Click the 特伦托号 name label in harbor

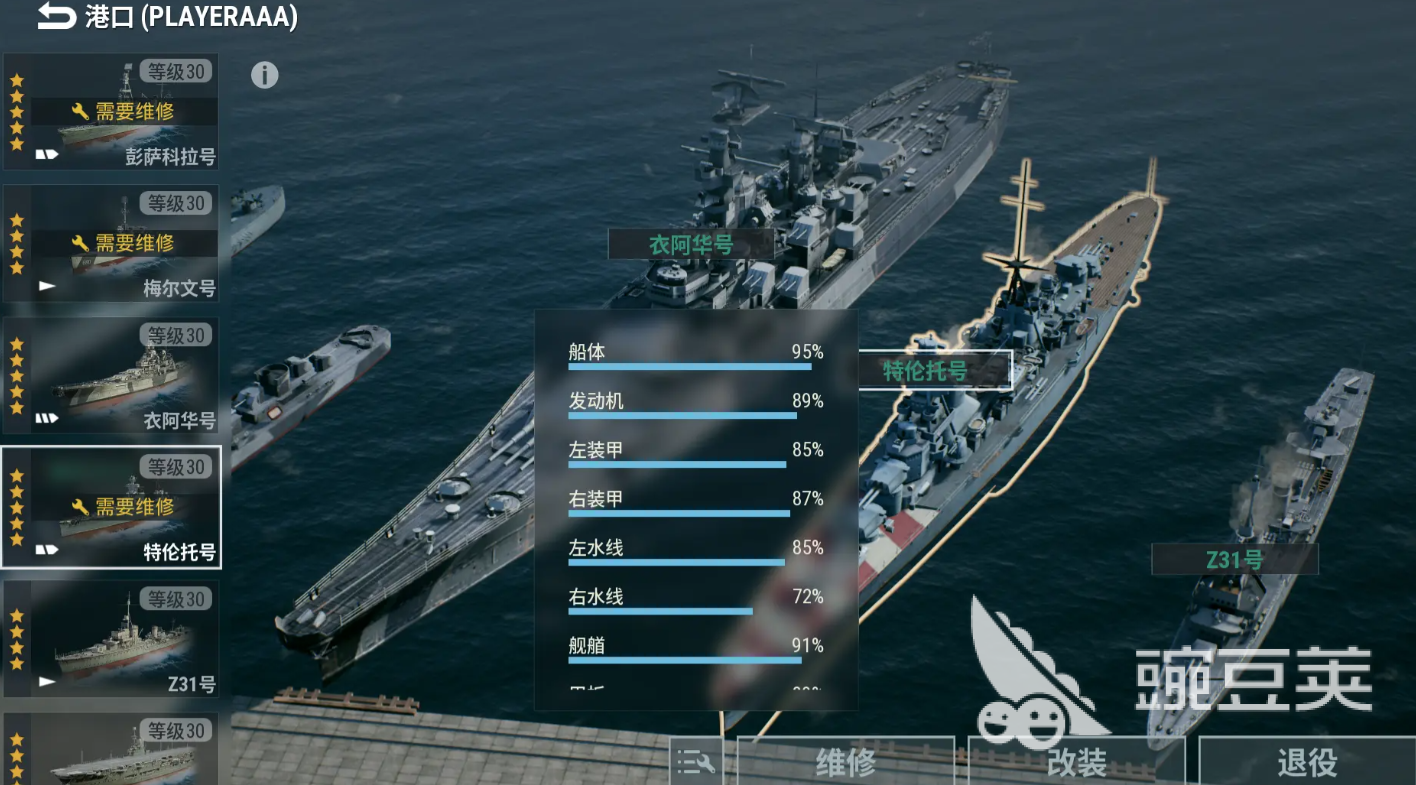point(925,371)
